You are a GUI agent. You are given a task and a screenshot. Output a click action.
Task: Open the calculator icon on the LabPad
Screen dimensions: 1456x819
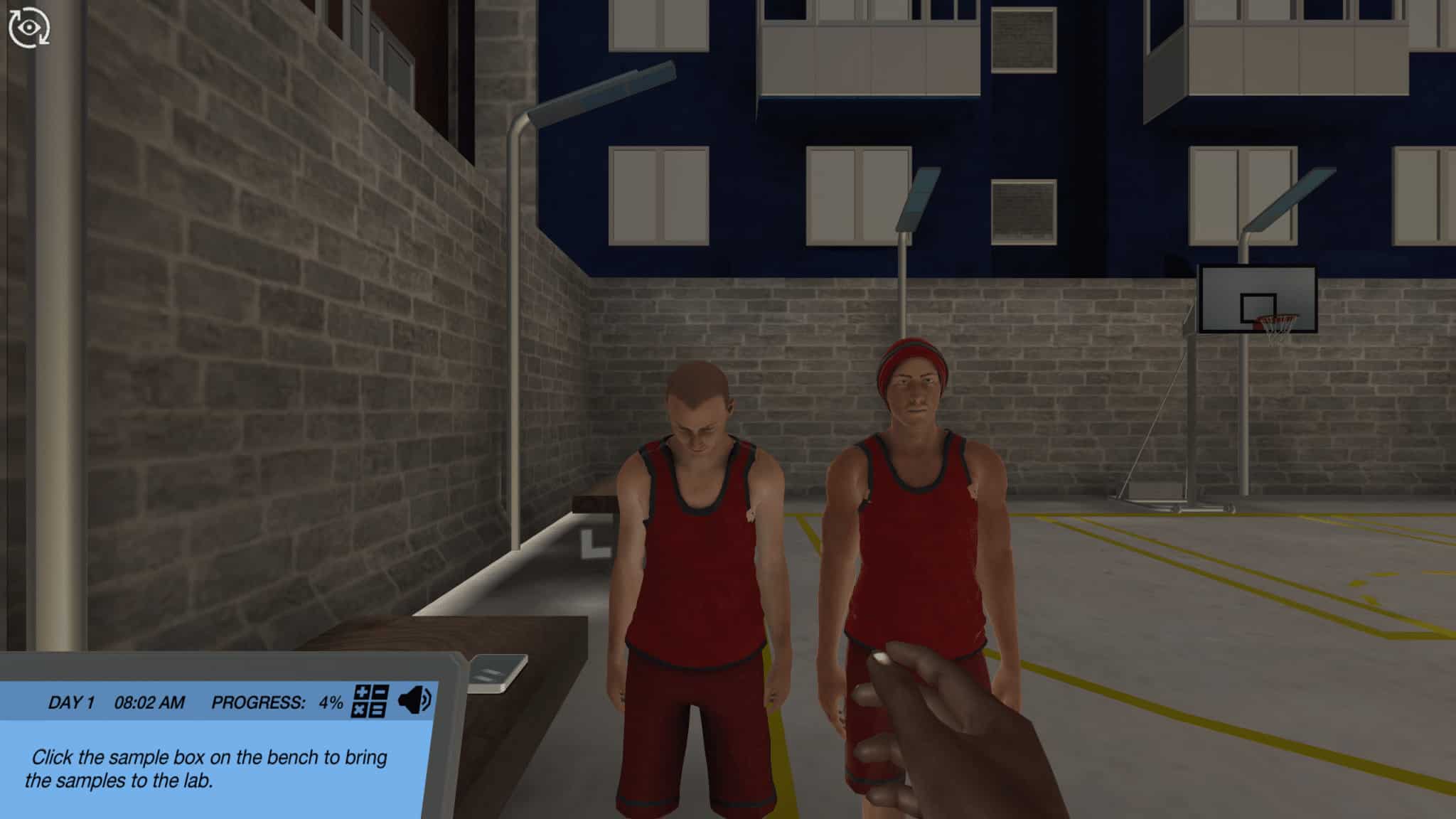(x=370, y=702)
